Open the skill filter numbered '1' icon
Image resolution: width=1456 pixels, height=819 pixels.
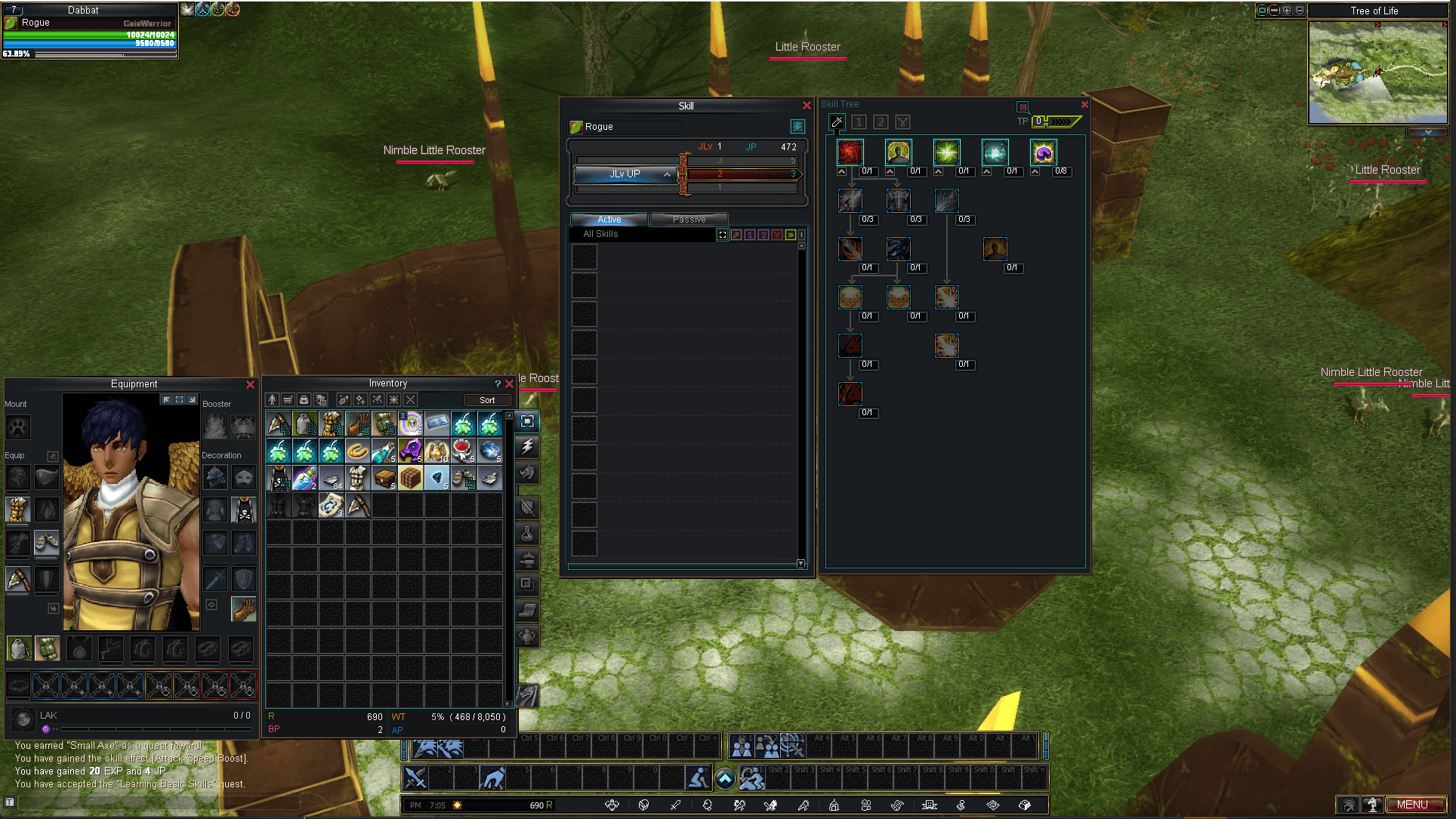tap(750, 235)
